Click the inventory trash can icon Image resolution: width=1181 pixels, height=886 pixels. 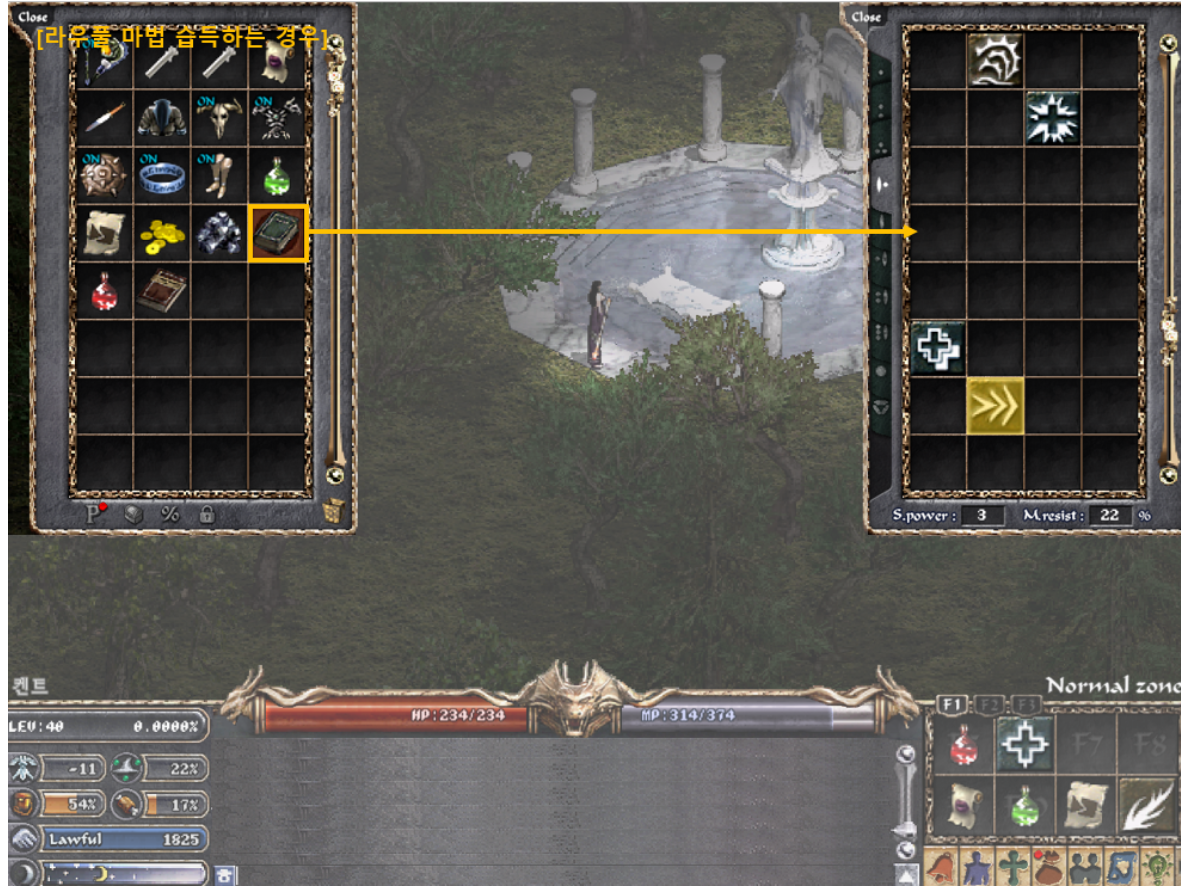[x=335, y=513]
